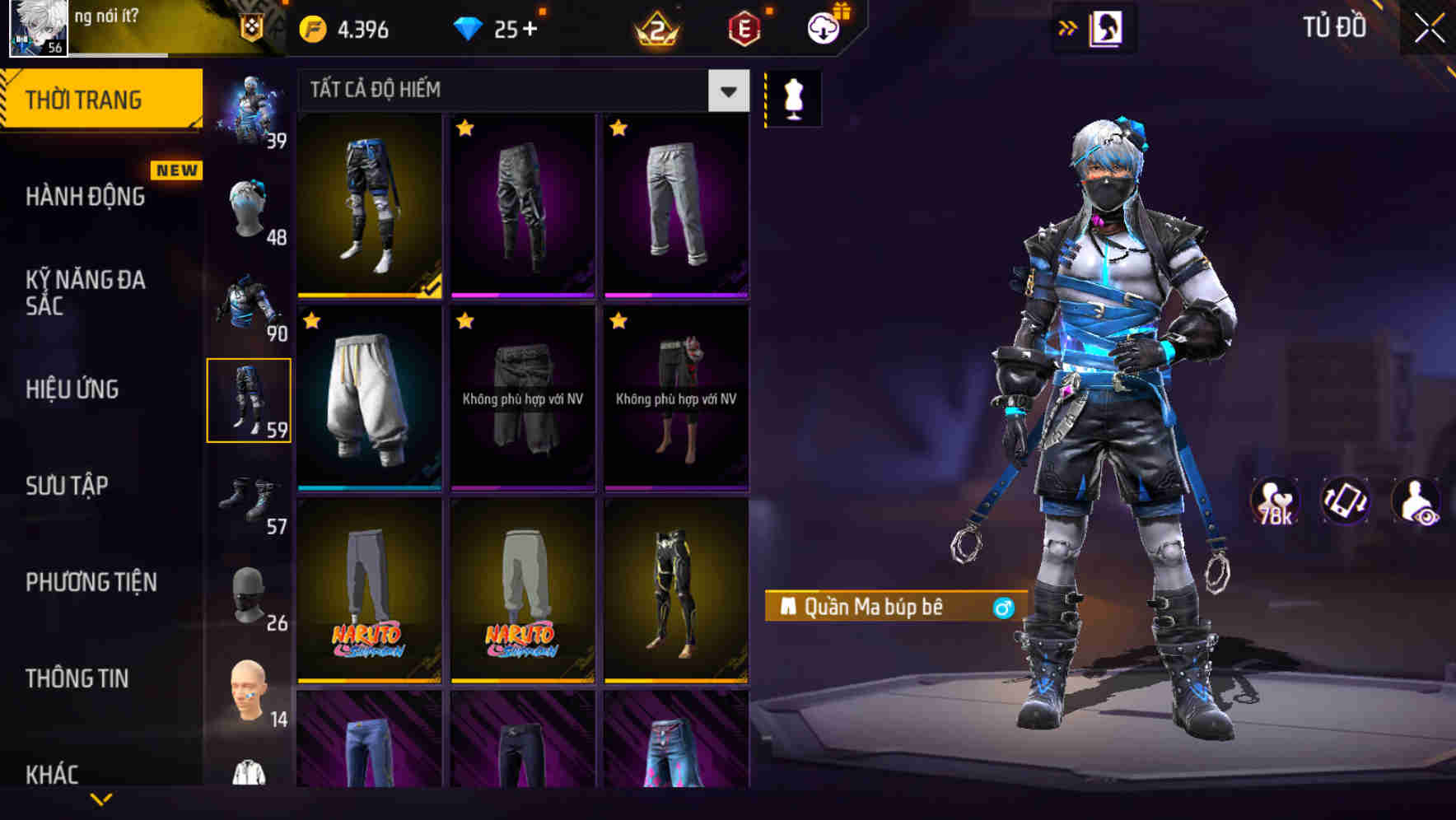Collapse the panel with double-arrow chevron
The width and height of the screenshot is (1456, 820).
tap(1067, 27)
